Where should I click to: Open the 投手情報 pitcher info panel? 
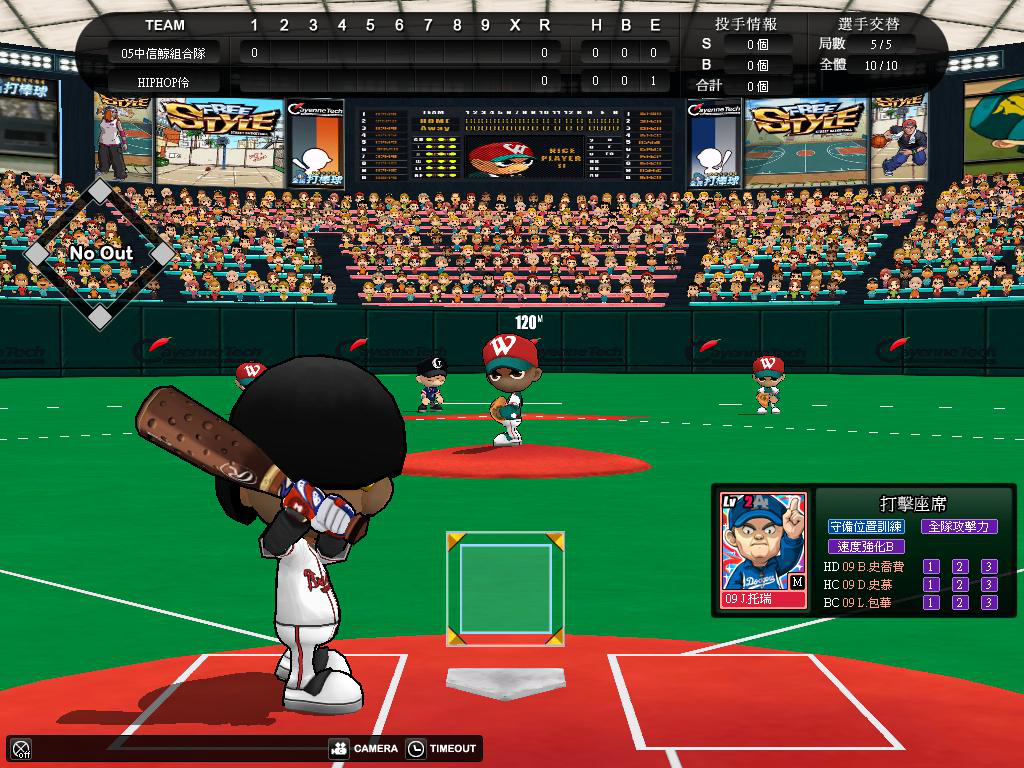(746, 24)
